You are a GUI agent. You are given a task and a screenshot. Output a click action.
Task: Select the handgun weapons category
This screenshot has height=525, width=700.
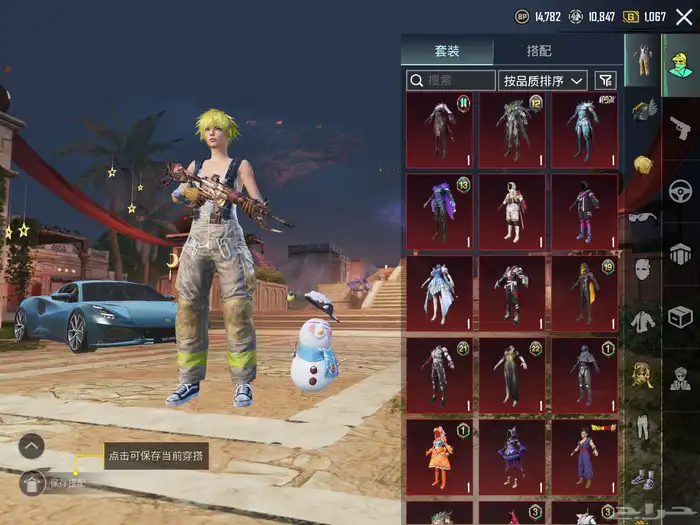[681, 127]
